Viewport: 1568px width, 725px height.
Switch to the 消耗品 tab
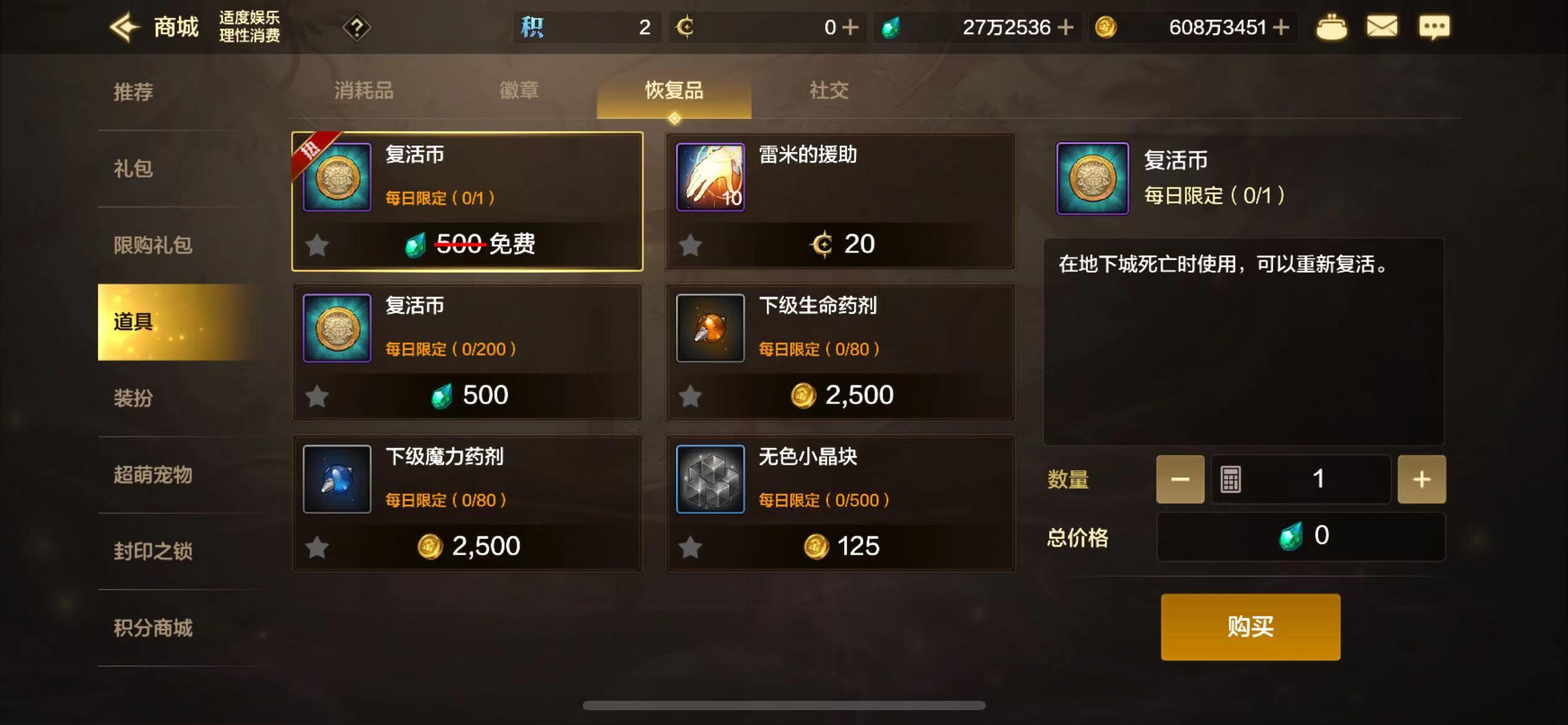tap(364, 91)
